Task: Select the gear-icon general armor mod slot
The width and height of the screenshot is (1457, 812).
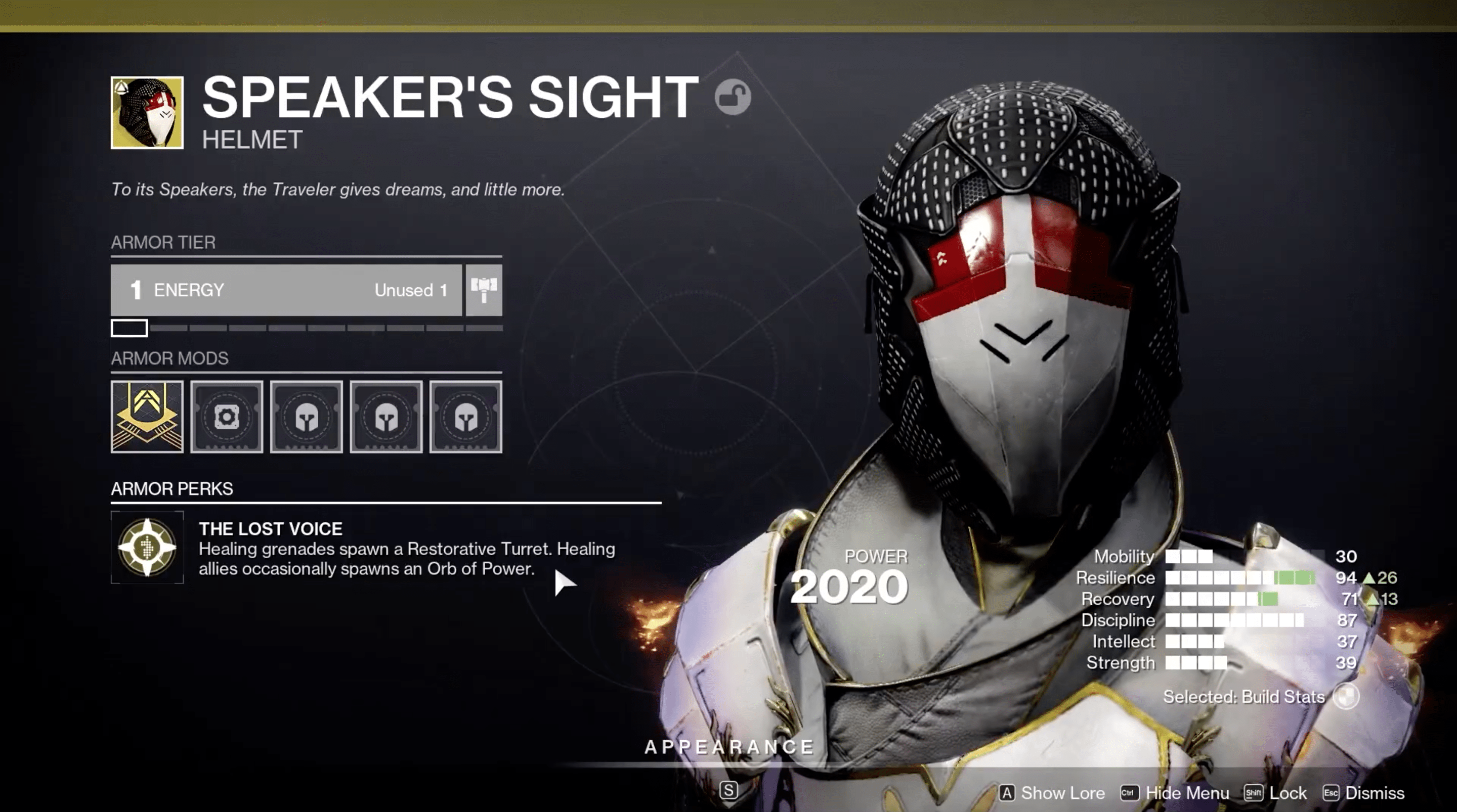Action: (227, 417)
